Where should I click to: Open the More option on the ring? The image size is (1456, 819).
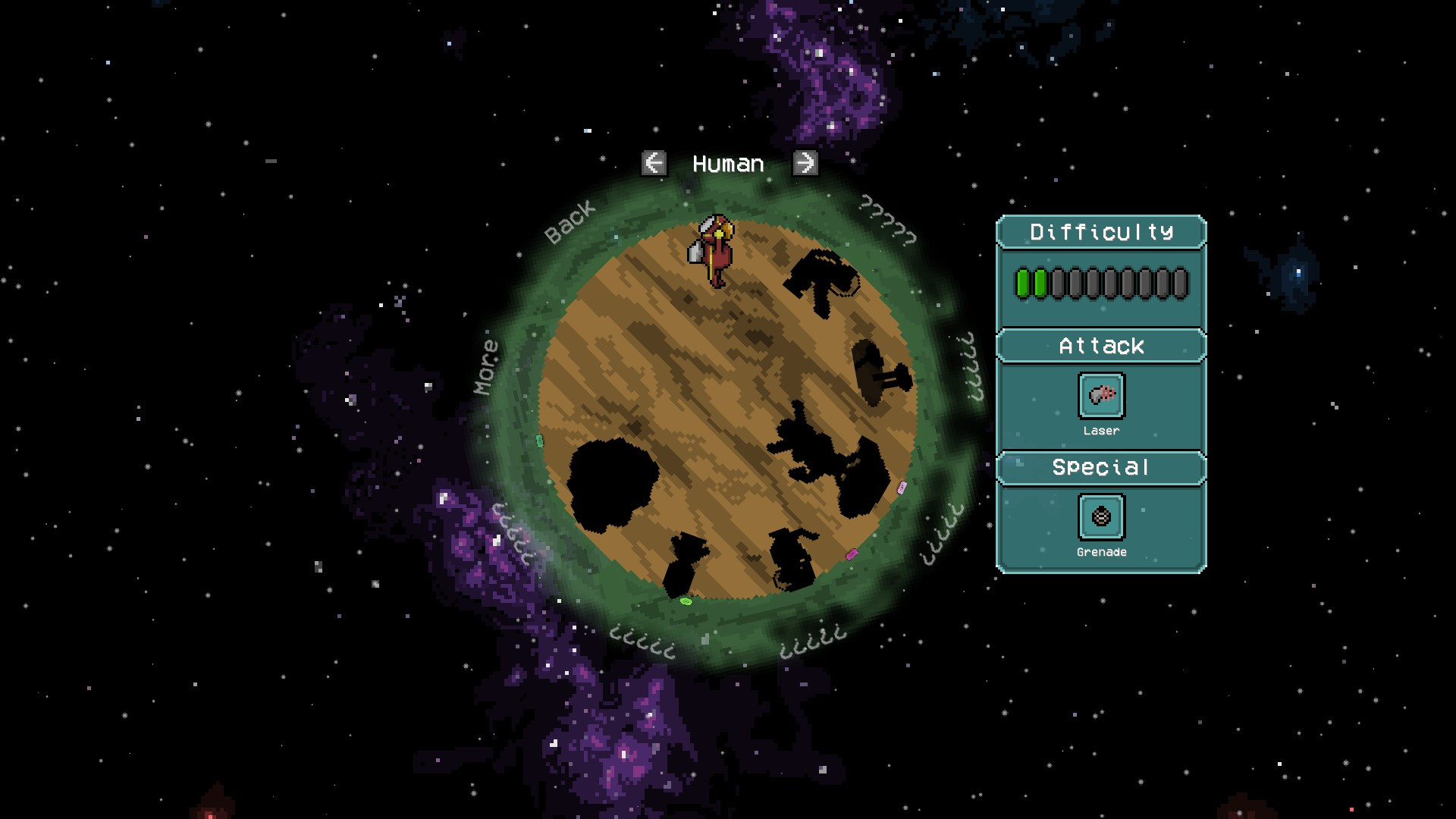(x=486, y=367)
